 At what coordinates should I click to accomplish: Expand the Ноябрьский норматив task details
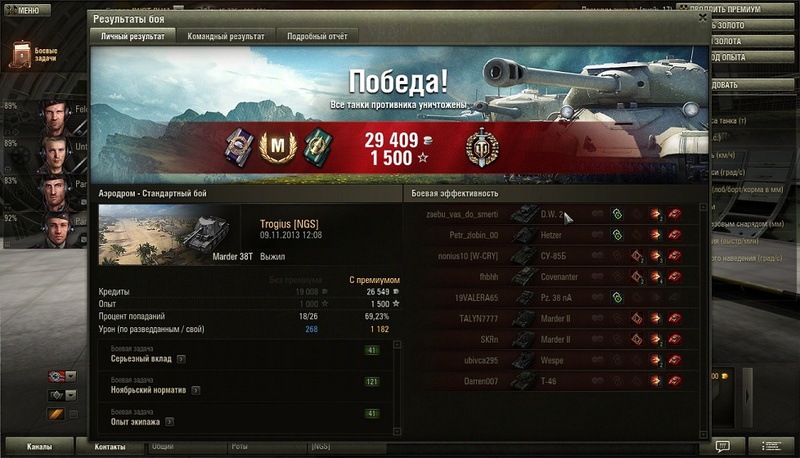[x=194, y=390]
